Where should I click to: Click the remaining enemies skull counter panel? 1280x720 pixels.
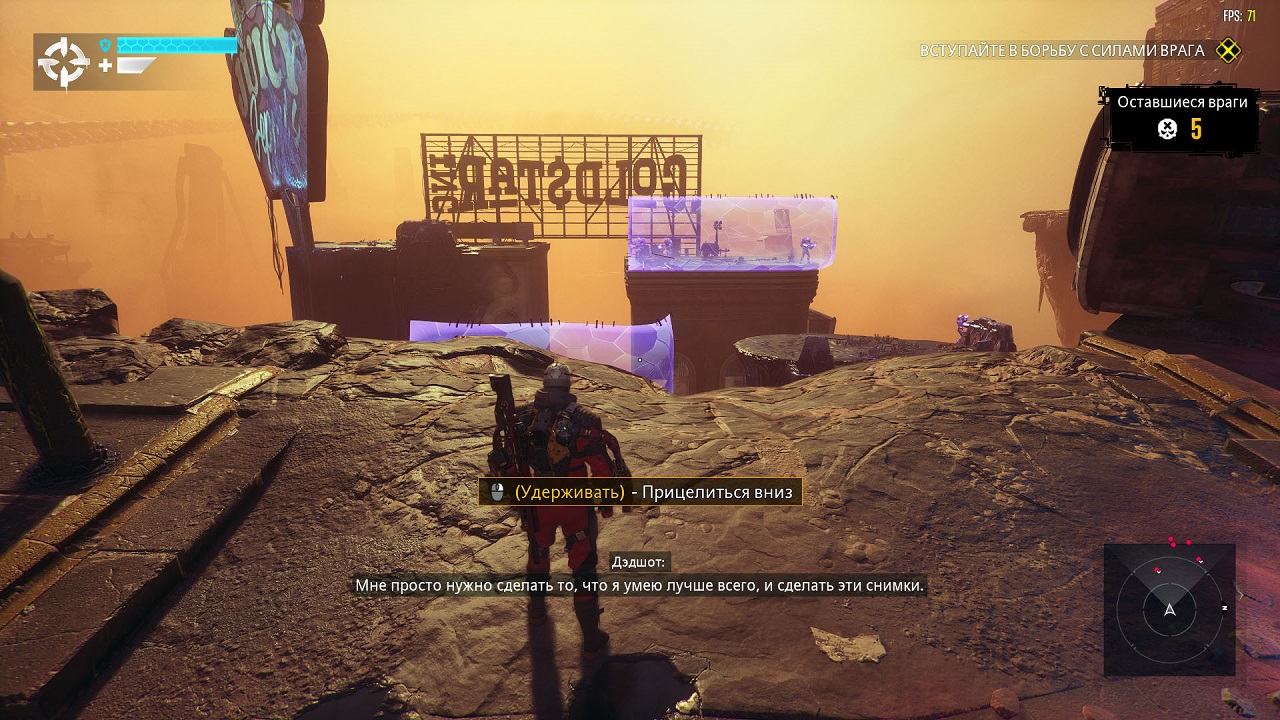coord(1182,120)
